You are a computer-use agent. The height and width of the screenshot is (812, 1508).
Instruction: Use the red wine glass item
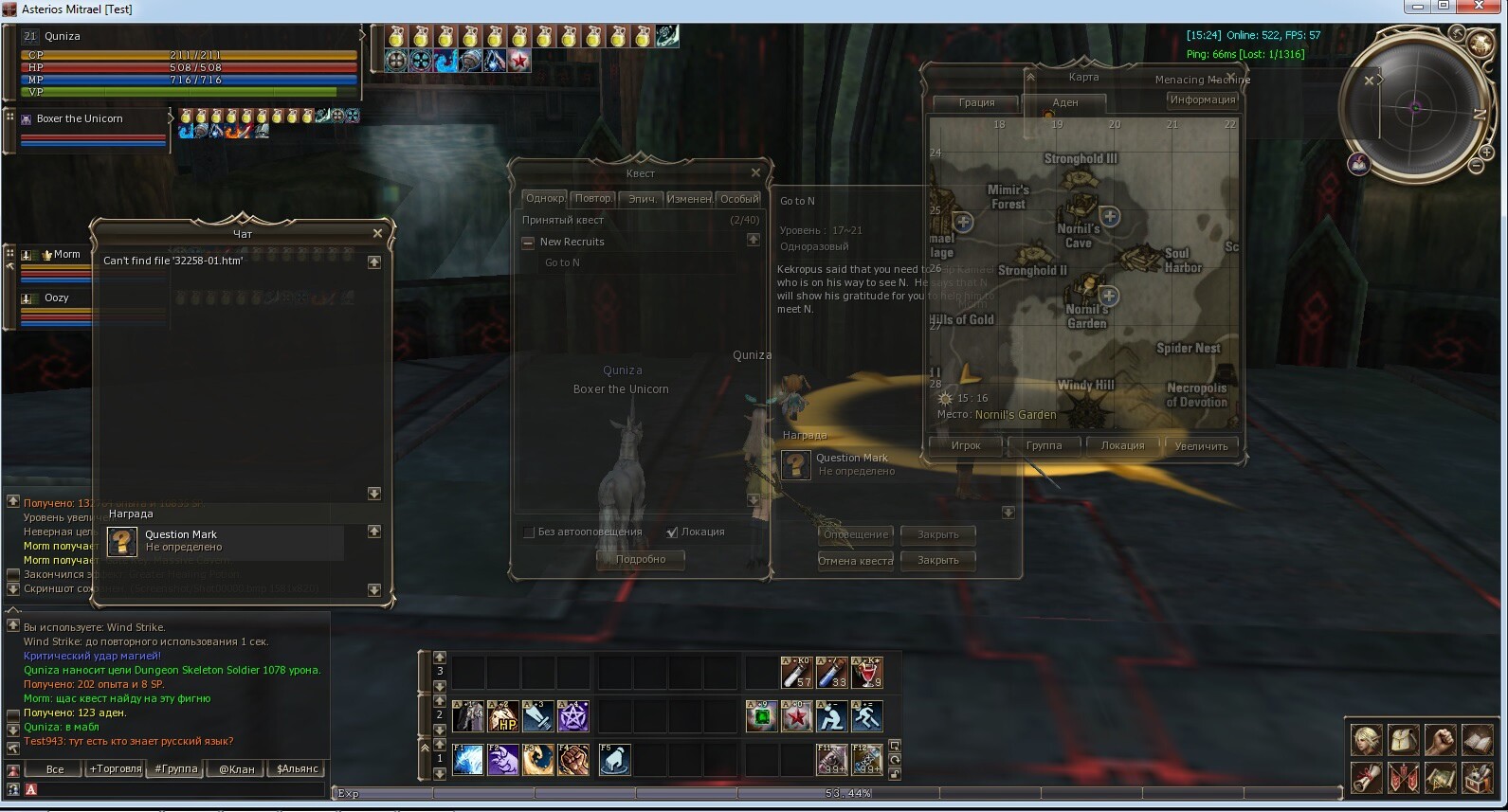[867, 673]
